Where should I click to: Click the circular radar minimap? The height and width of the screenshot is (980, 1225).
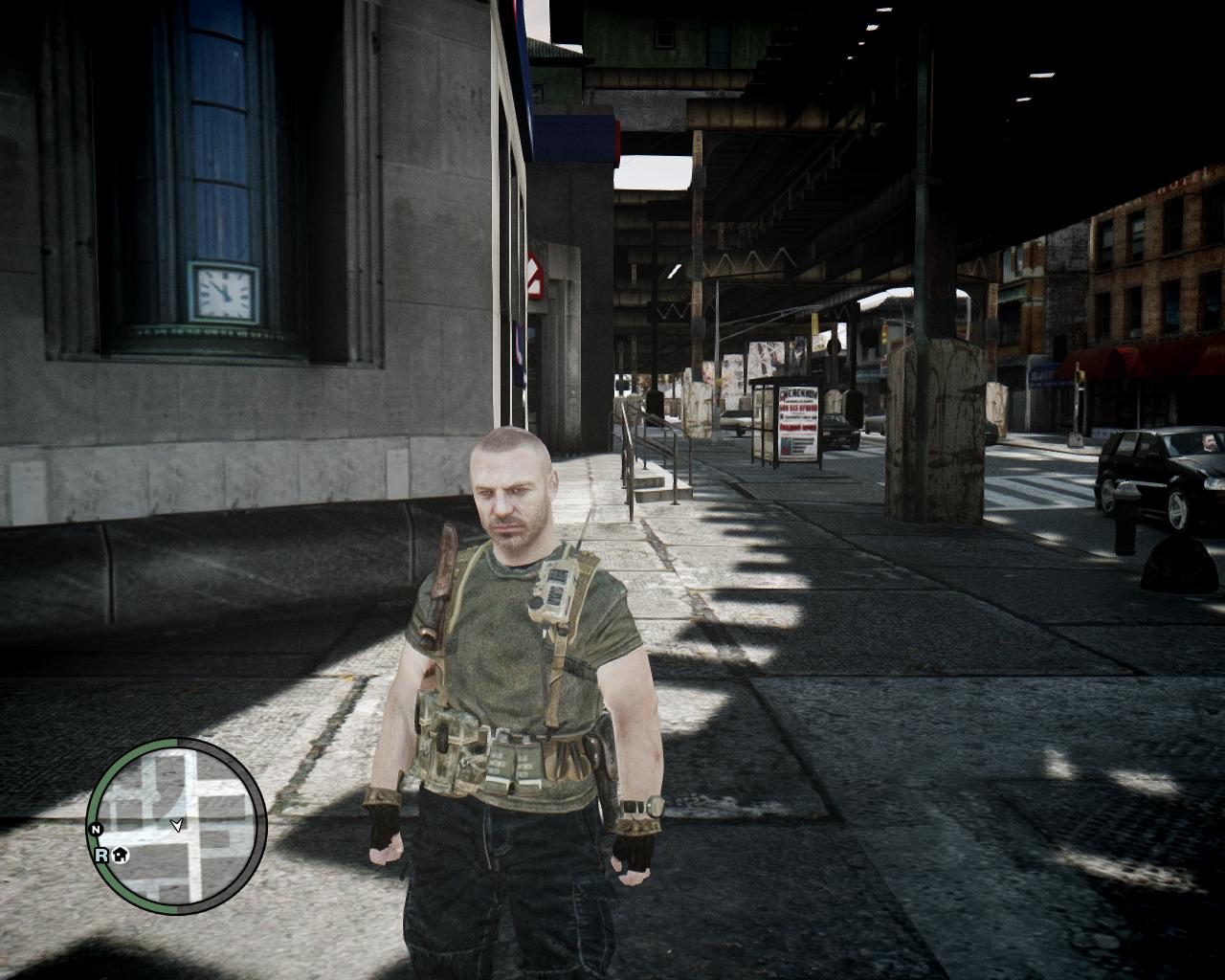click(177, 824)
